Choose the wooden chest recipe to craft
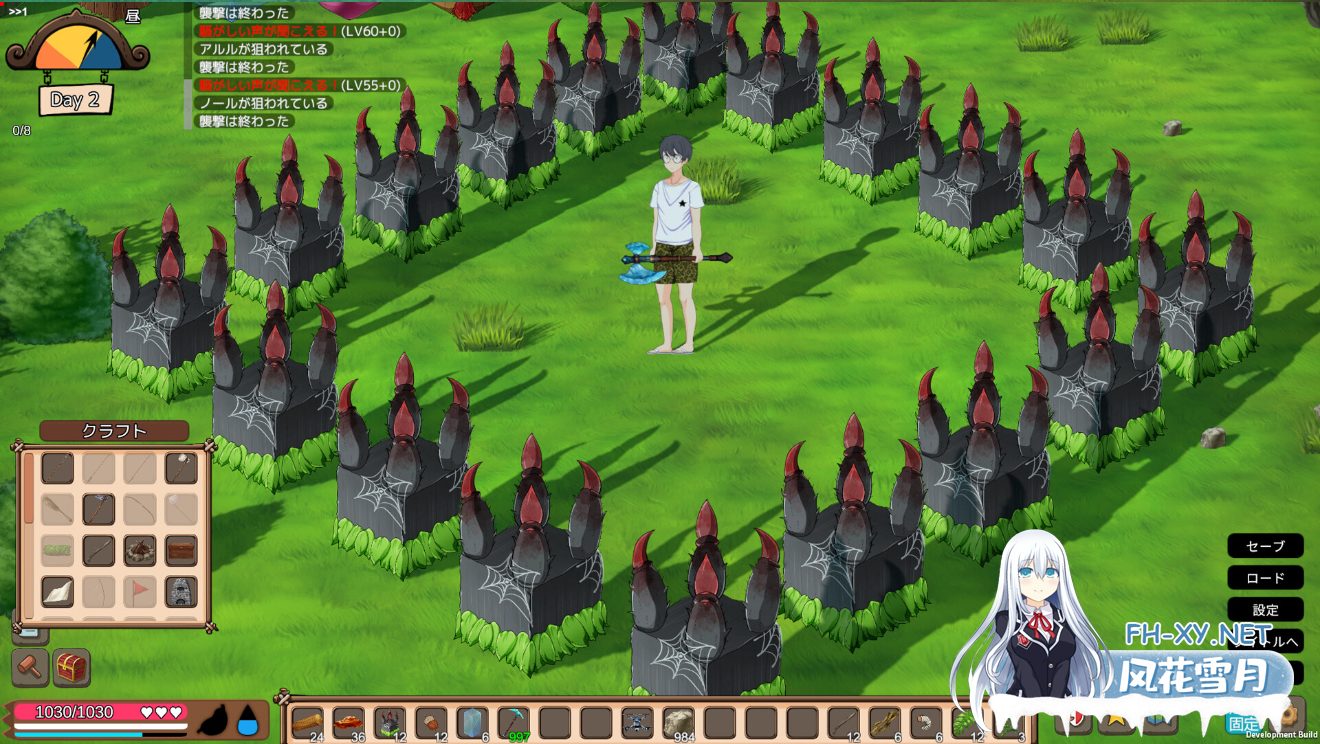The image size is (1320, 744). pos(180,550)
